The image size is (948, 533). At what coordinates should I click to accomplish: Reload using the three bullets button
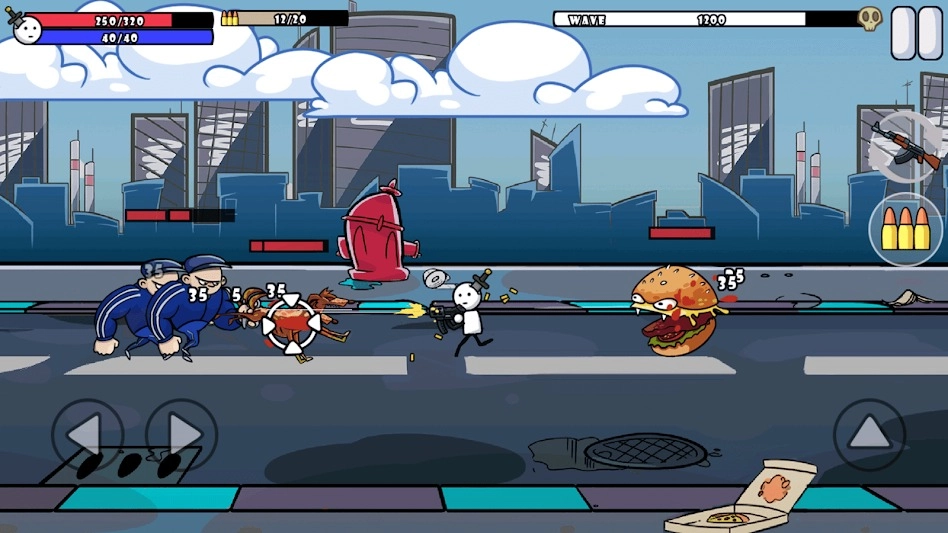point(906,229)
